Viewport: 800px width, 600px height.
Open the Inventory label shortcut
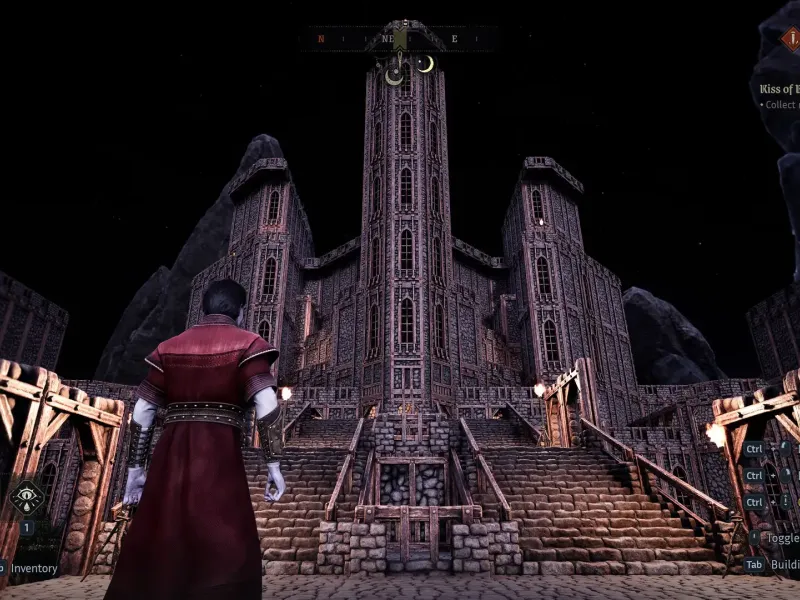(33, 568)
